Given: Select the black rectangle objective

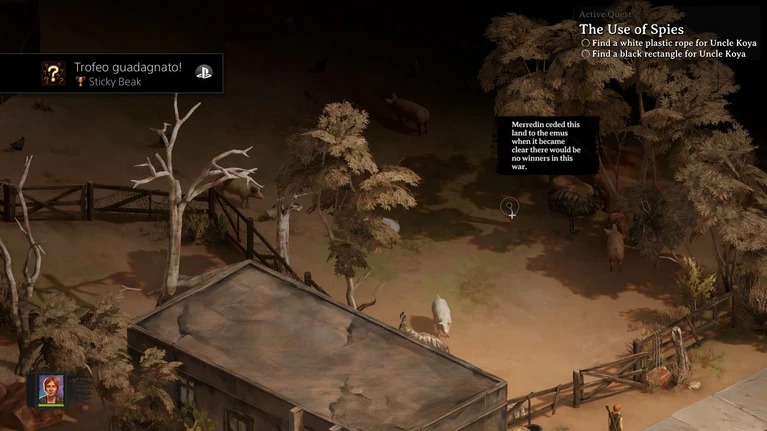Looking at the screenshot, I should [x=667, y=54].
